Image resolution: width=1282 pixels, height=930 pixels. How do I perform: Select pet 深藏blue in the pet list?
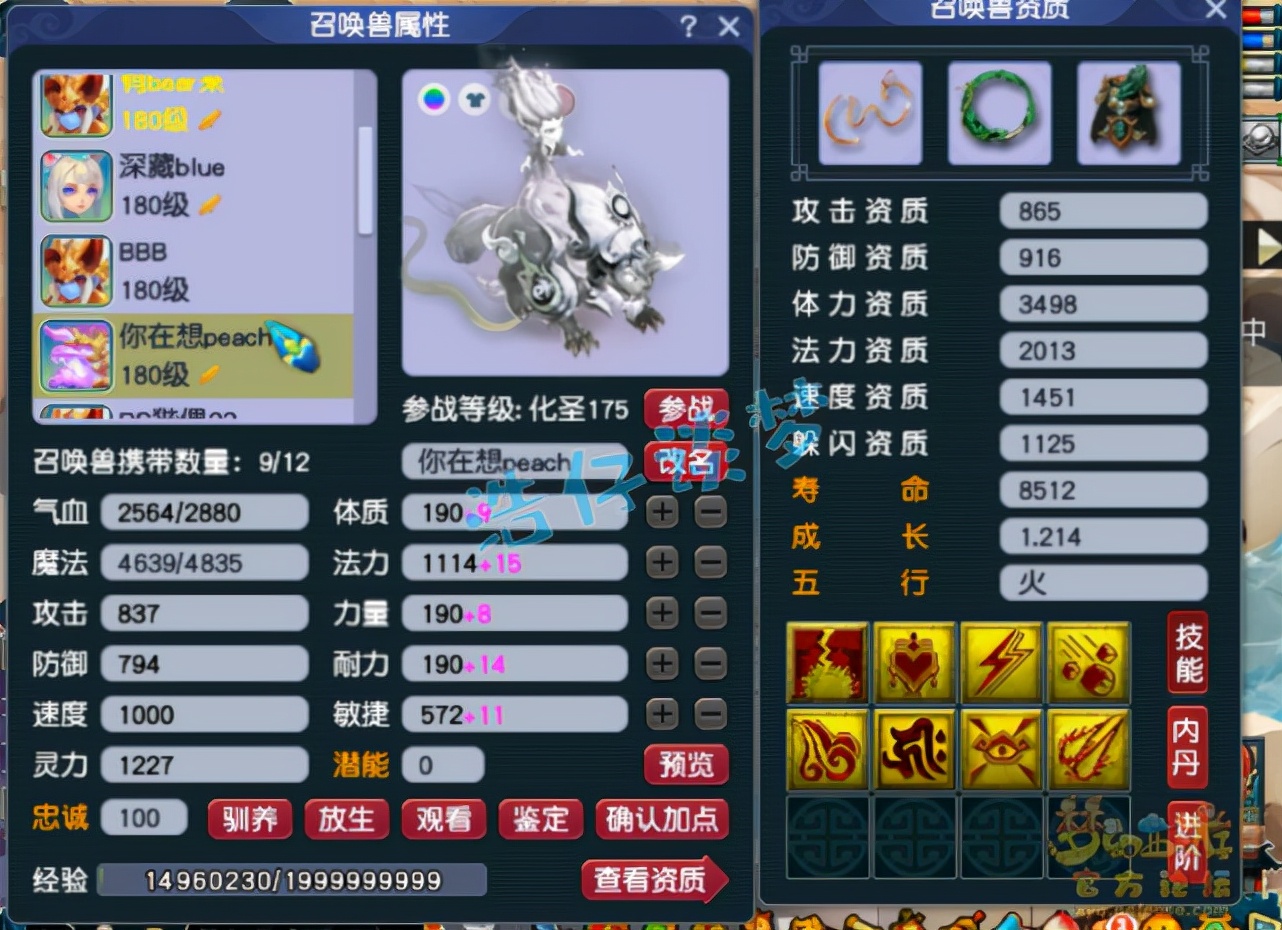coord(150,185)
